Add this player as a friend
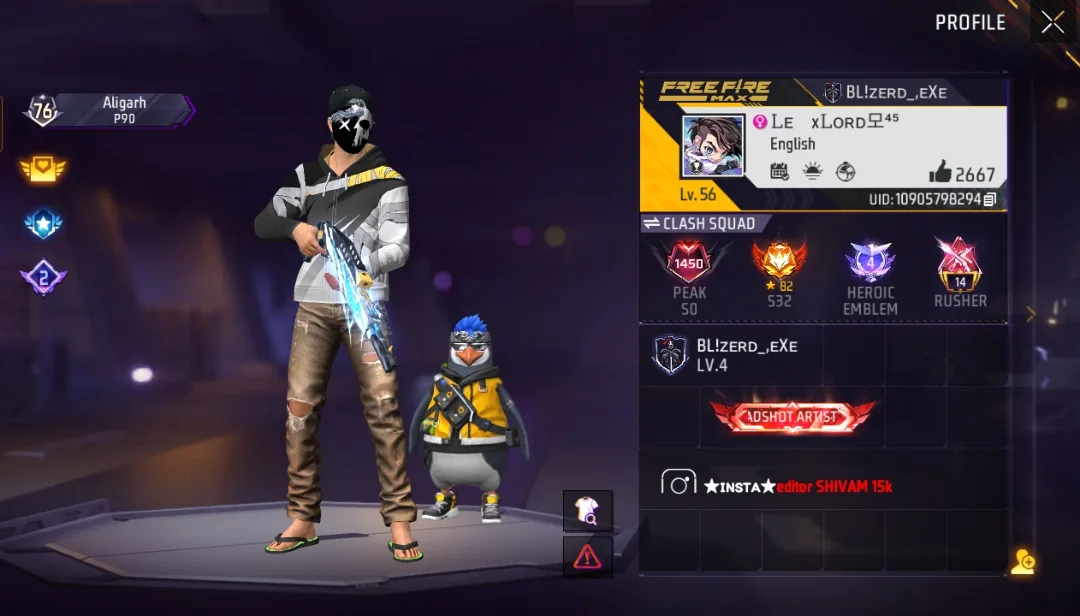Screen dimensions: 1080x616 click(1022, 562)
